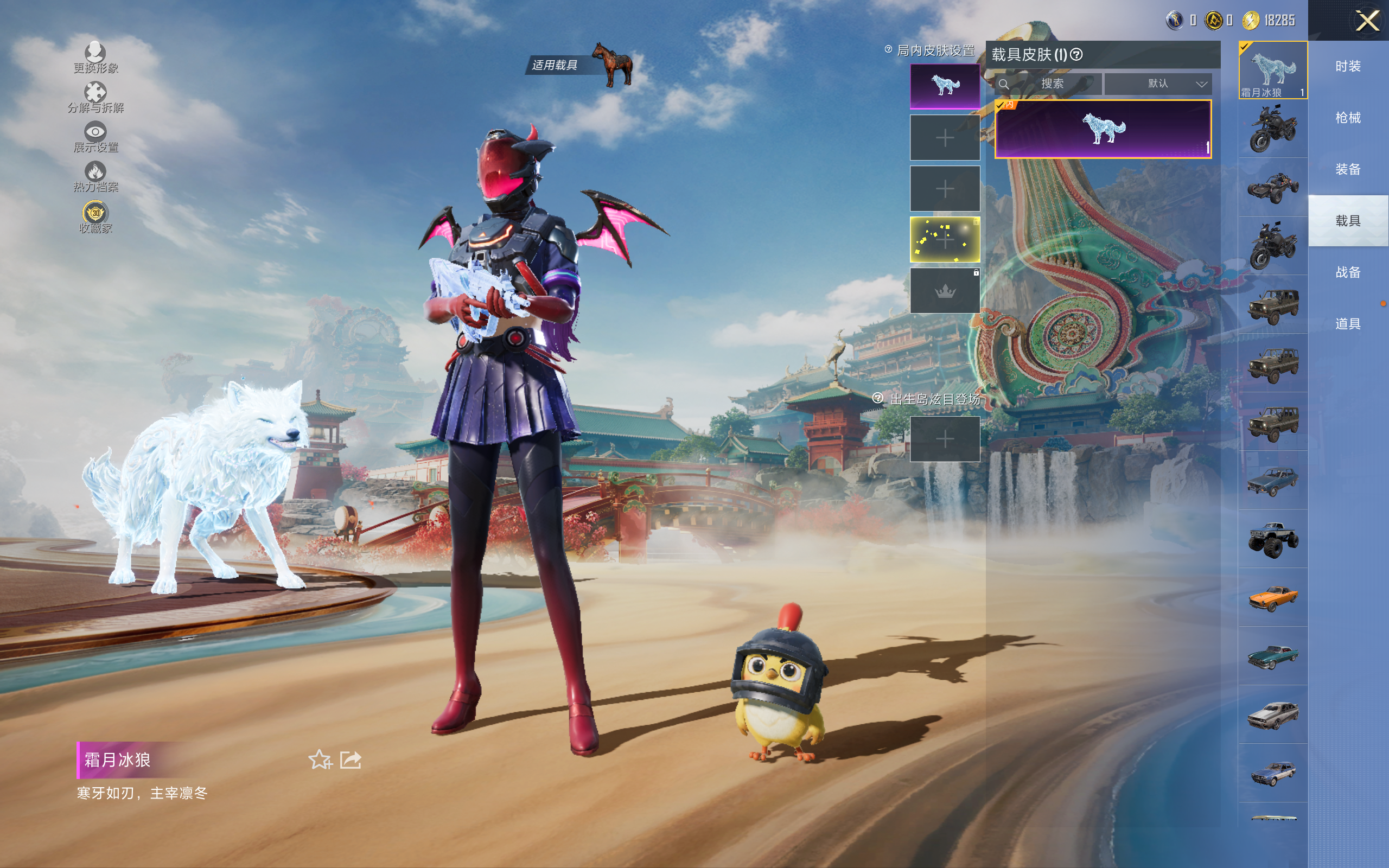
Task: Close the vehicle skin screen
Action: point(1367,21)
